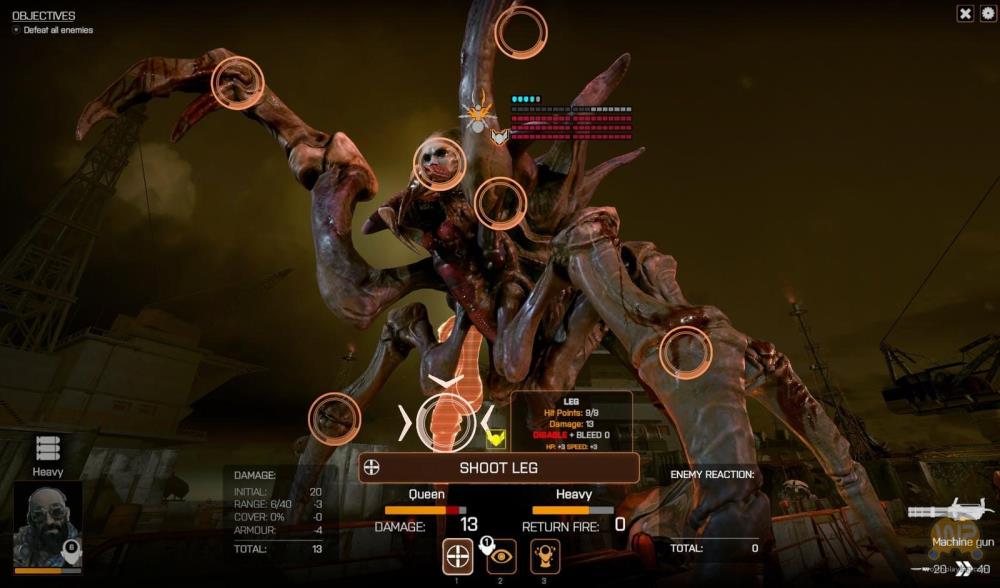Cycle to next target with right chevron
This screenshot has width=1000, height=588.
pyautogui.click(x=487, y=423)
